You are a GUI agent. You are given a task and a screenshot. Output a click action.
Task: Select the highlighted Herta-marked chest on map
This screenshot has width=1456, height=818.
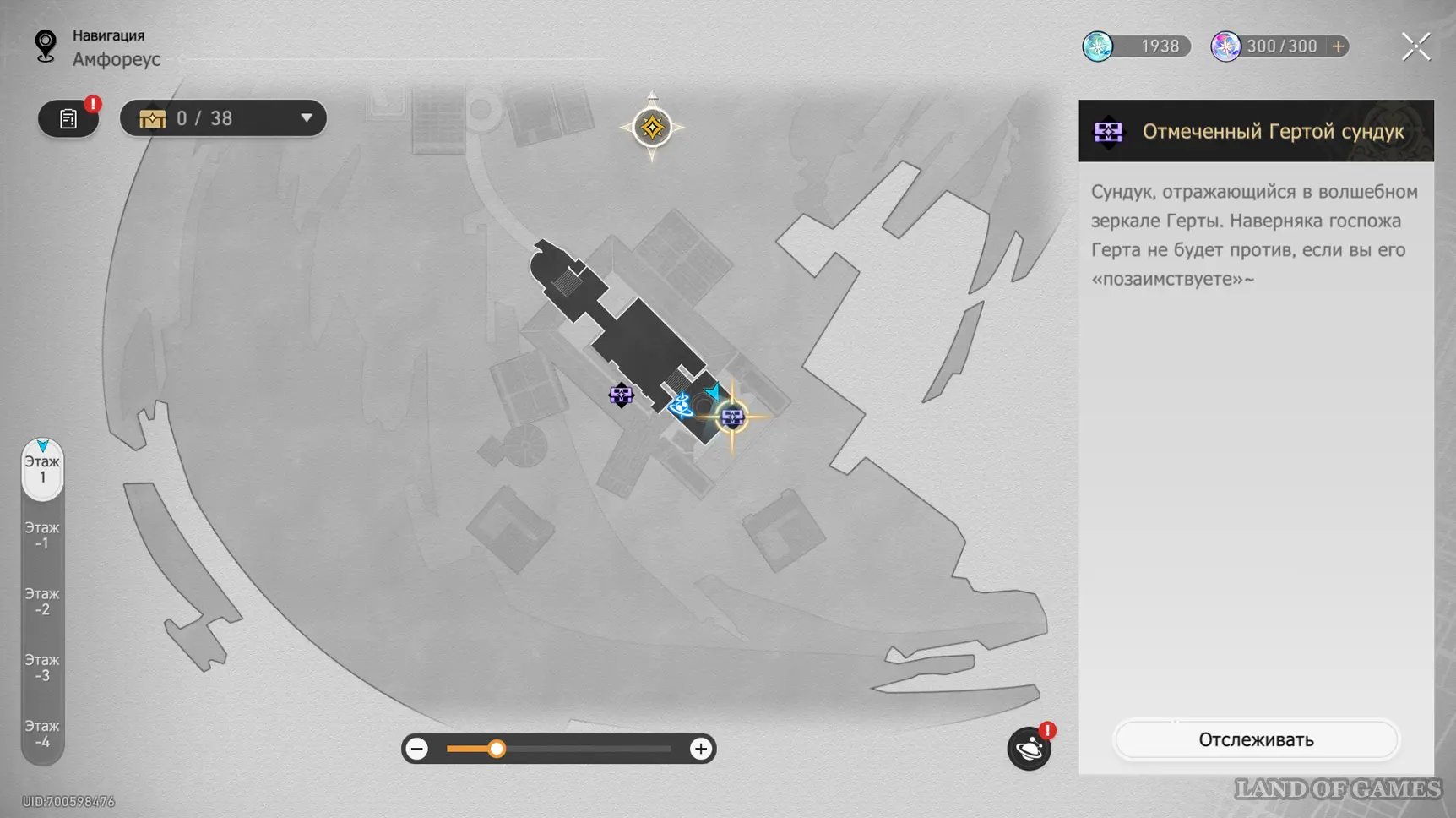click(x=732, y=417)
